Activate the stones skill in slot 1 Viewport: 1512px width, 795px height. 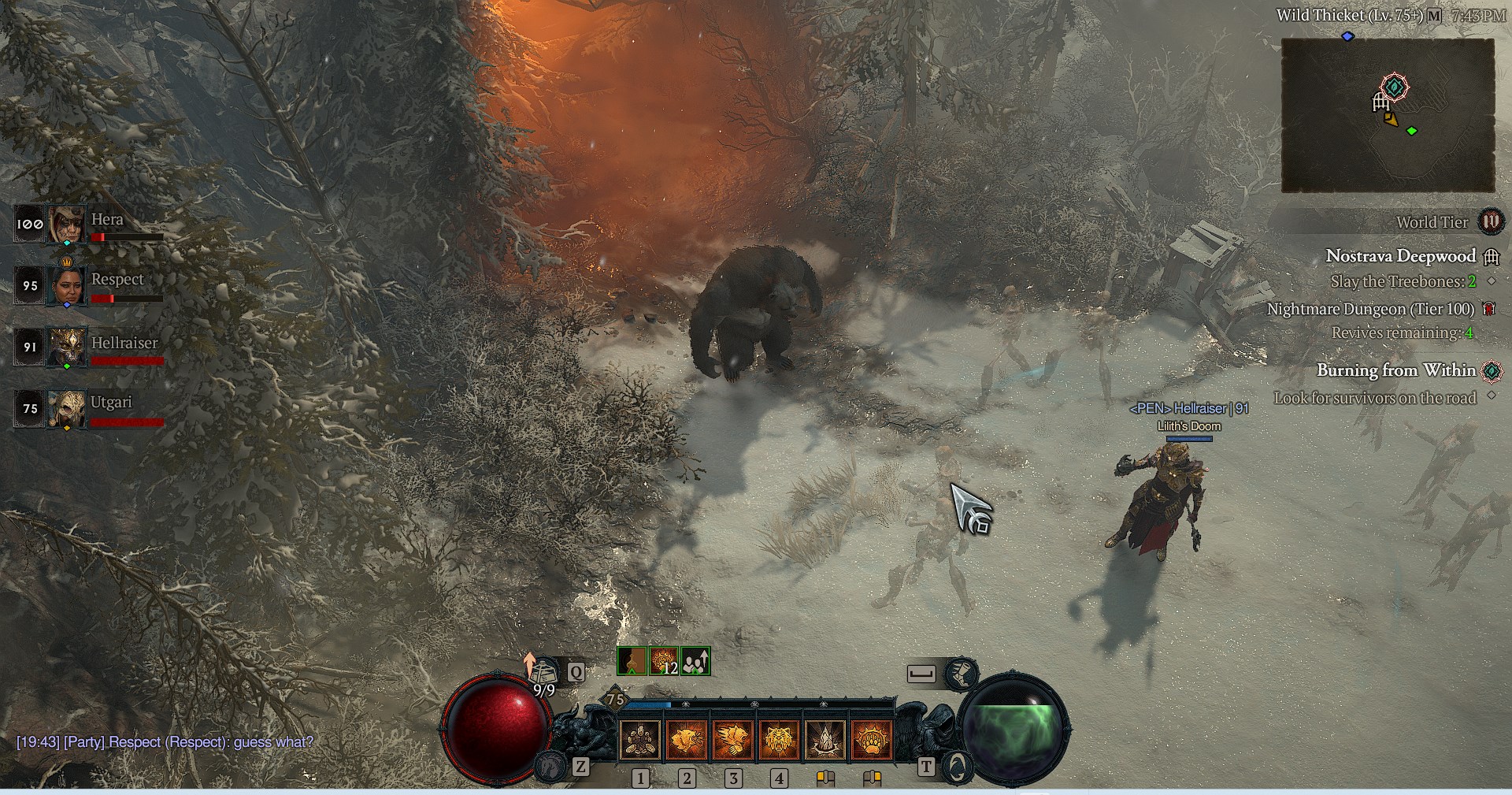(640, 740)
